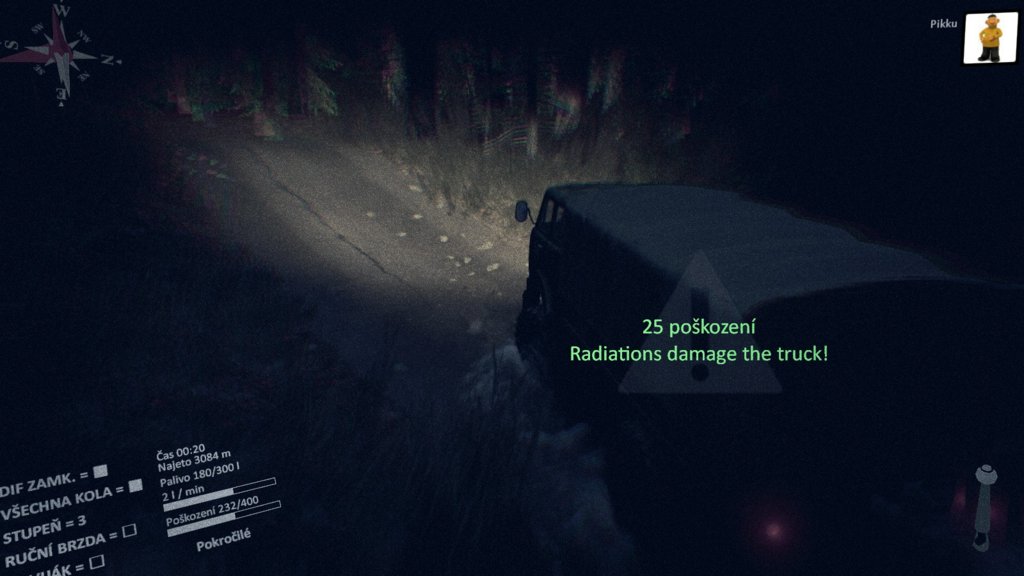Enable the RUČNÍ BRZDA handbrake checkbox

(129, 530)
